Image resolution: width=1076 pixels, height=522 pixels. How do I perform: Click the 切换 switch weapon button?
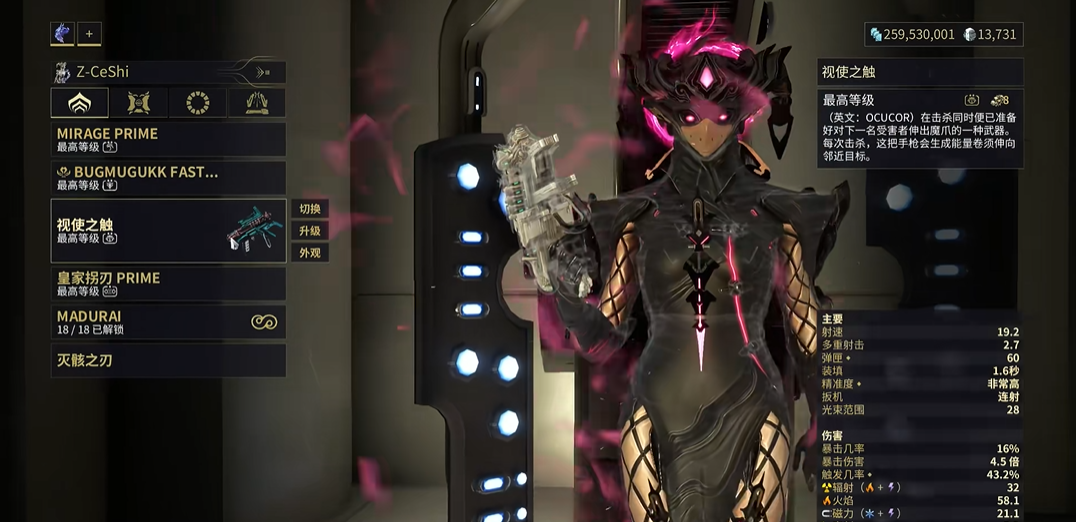(310, 209)
